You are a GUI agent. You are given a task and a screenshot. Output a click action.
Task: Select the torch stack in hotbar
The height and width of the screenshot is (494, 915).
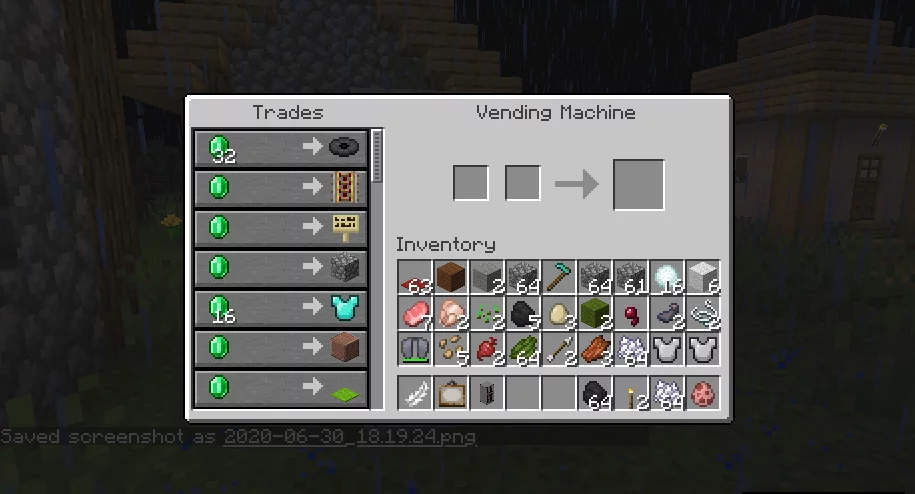click(631, 394)
